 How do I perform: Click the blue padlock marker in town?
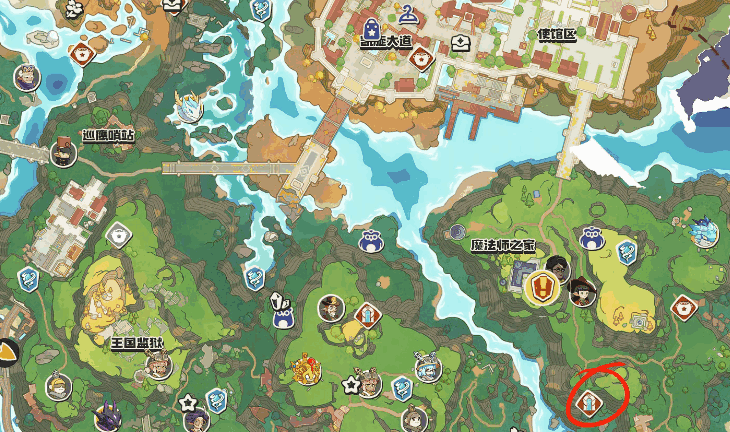tap(372, 28)
